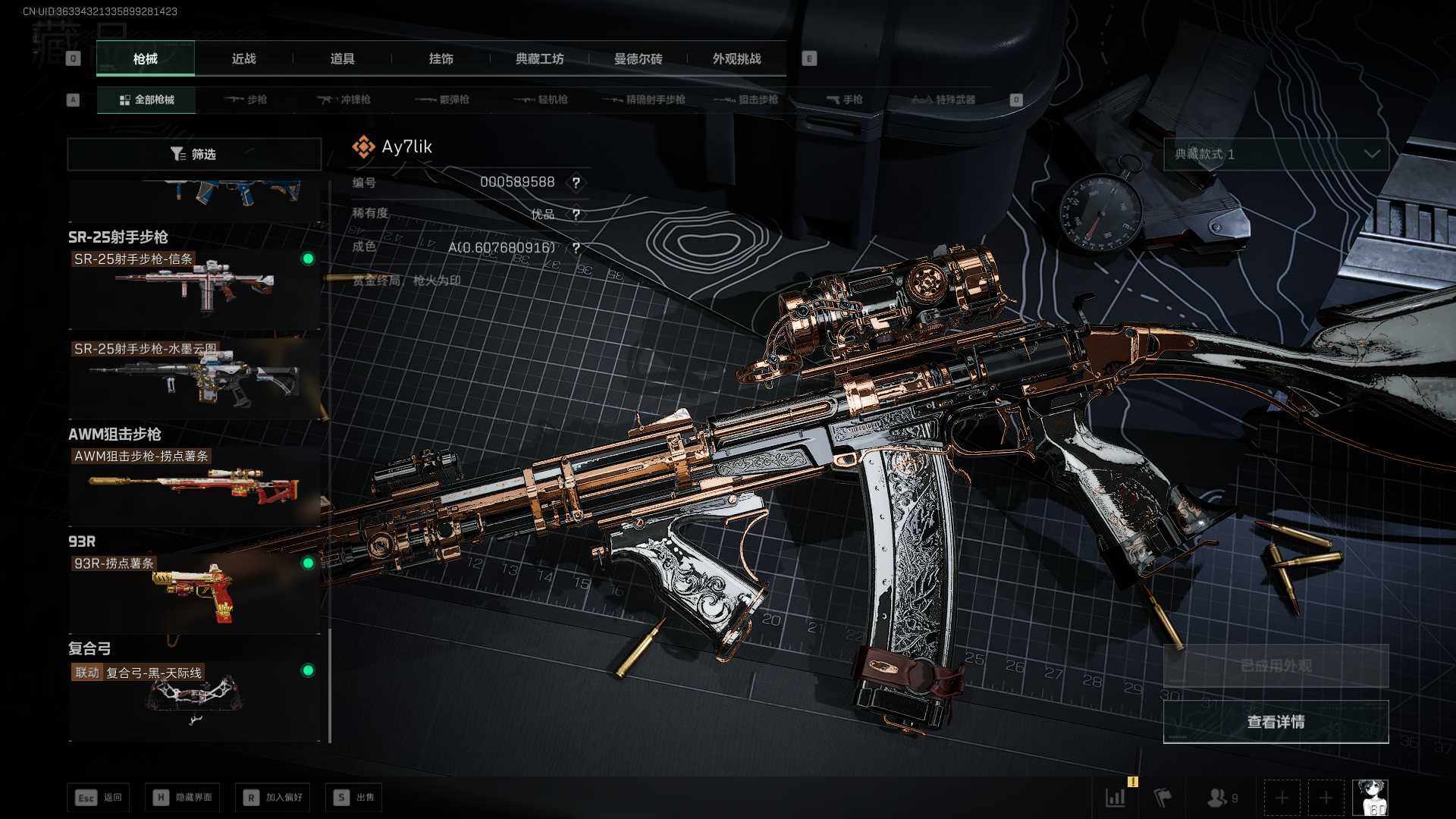The width and height of the screenshot is (1456, 819).
Task: Show only 手枪 pistols
Action: point(844,100)
